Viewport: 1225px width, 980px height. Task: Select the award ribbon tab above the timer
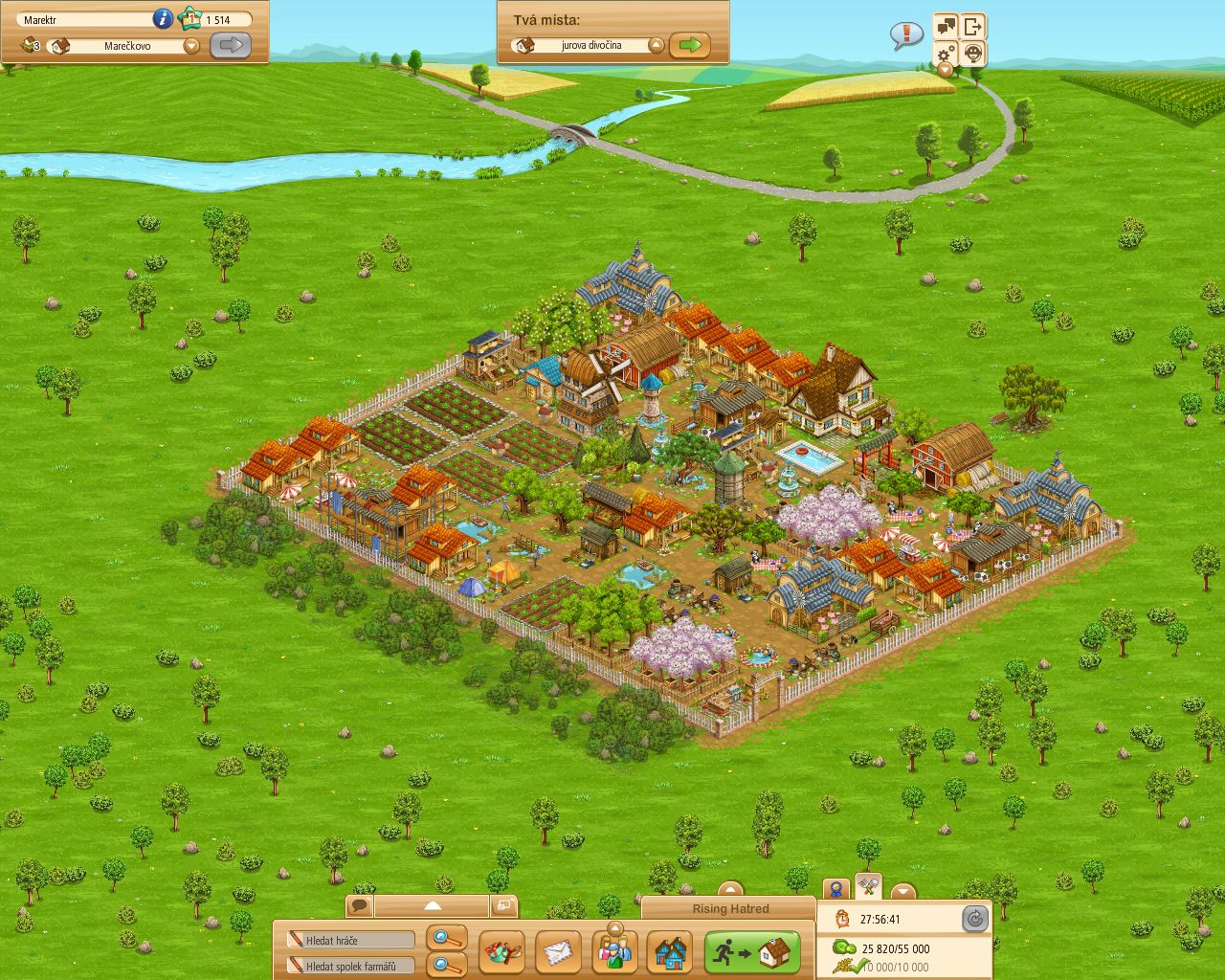[x=835, y=887]
